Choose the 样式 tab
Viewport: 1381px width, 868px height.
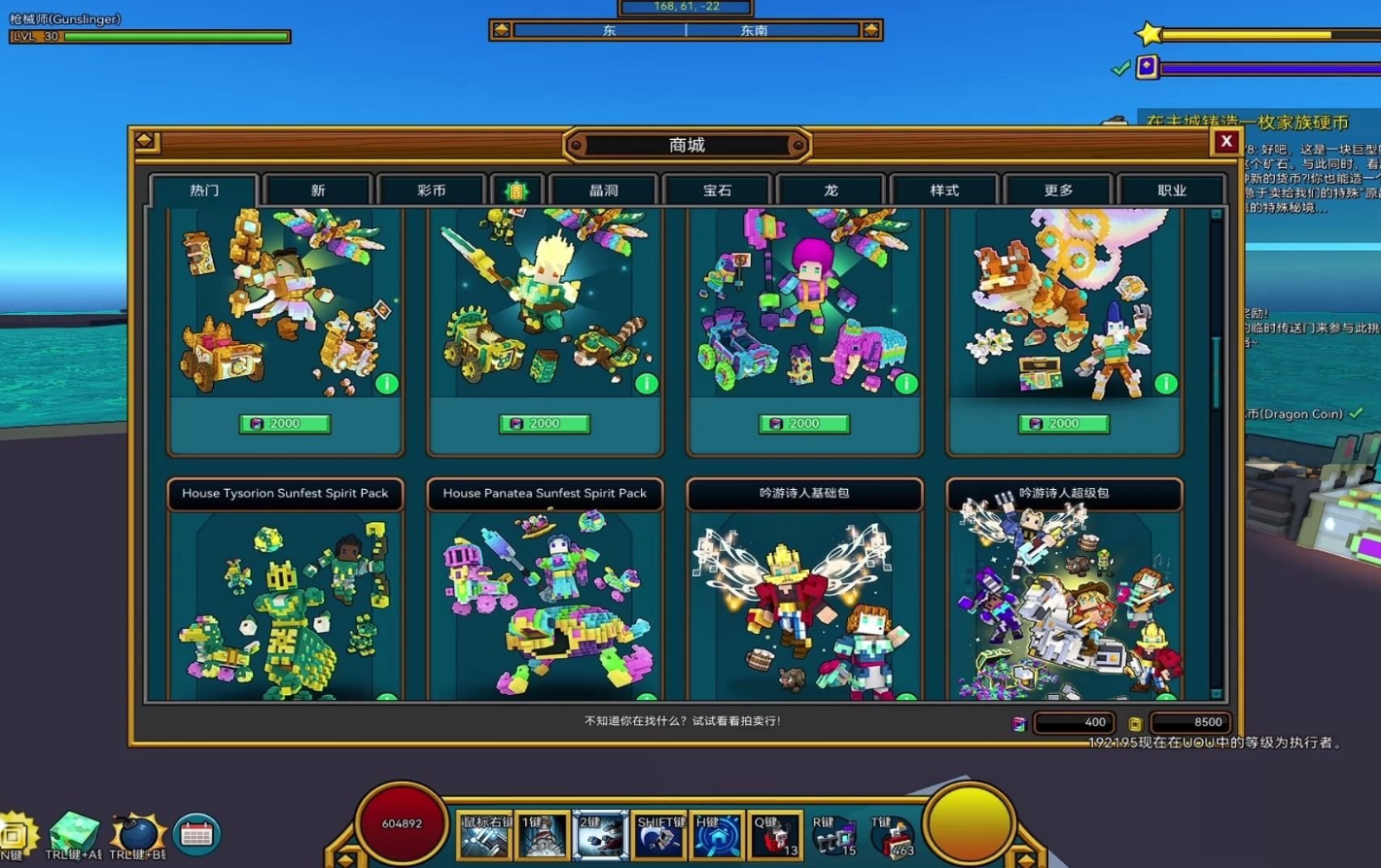(x=944, y=191)
